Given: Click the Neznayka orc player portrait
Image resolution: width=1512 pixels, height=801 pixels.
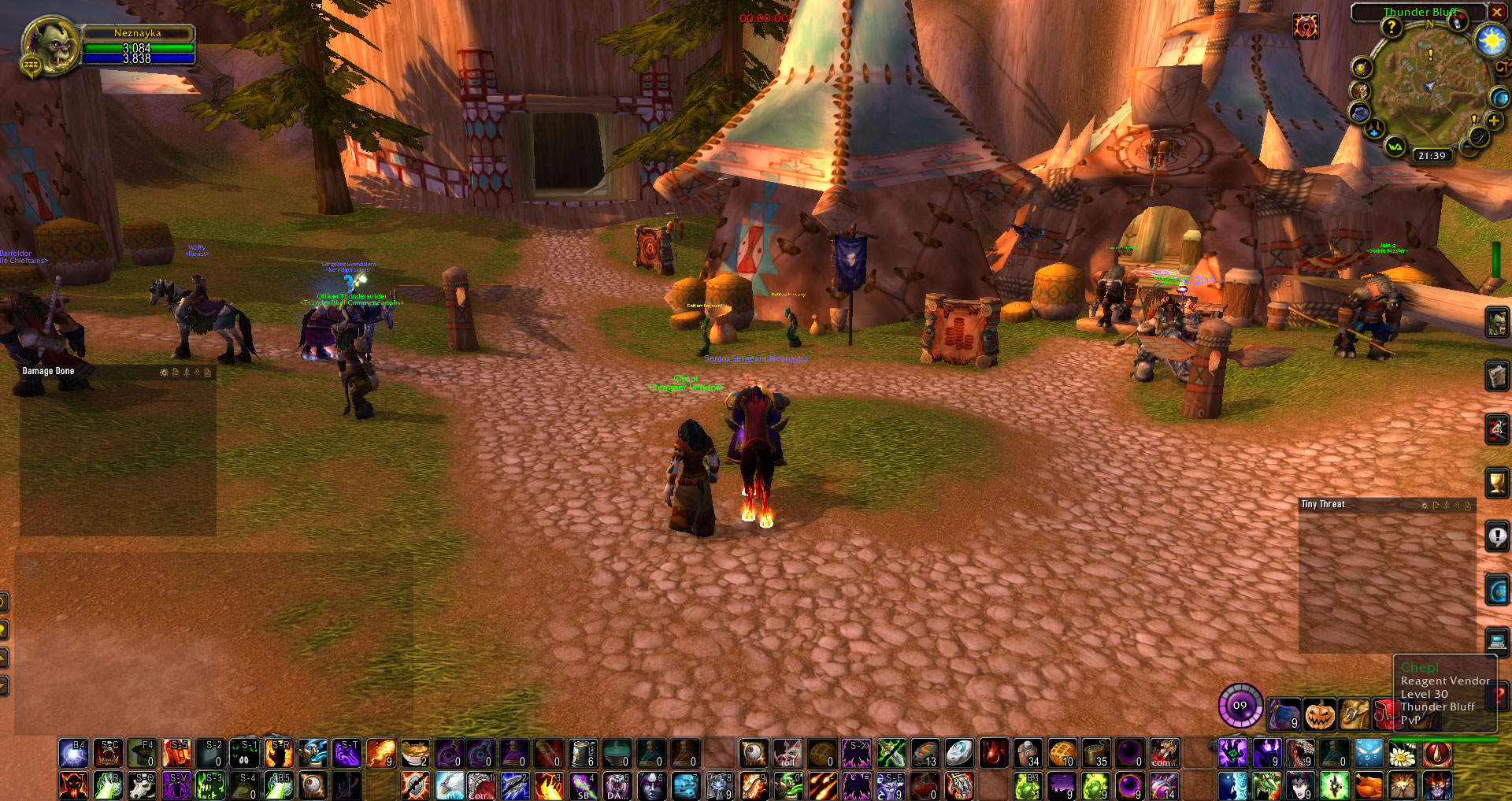Looking at the screenshot, I should click(50, 46).
